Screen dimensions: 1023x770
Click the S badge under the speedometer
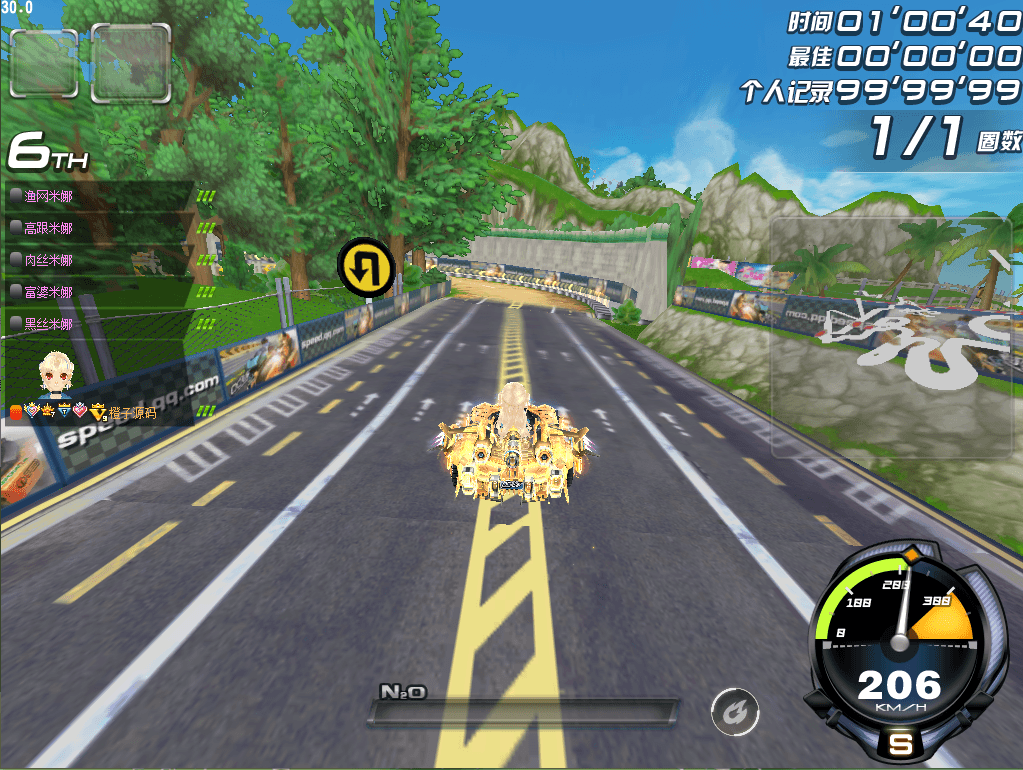pos(900,744)
